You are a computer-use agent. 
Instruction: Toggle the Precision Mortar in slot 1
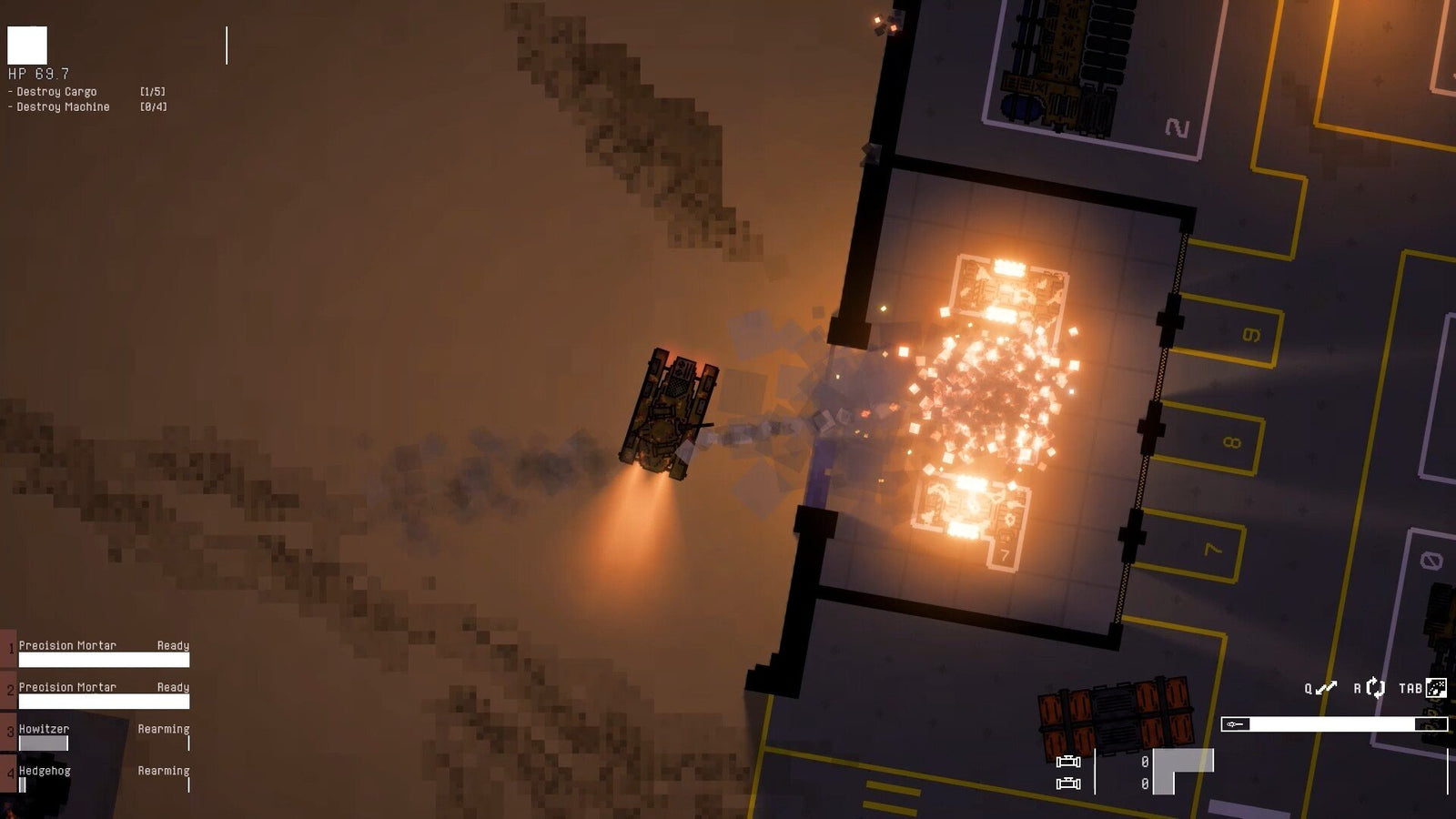(68, 644)
